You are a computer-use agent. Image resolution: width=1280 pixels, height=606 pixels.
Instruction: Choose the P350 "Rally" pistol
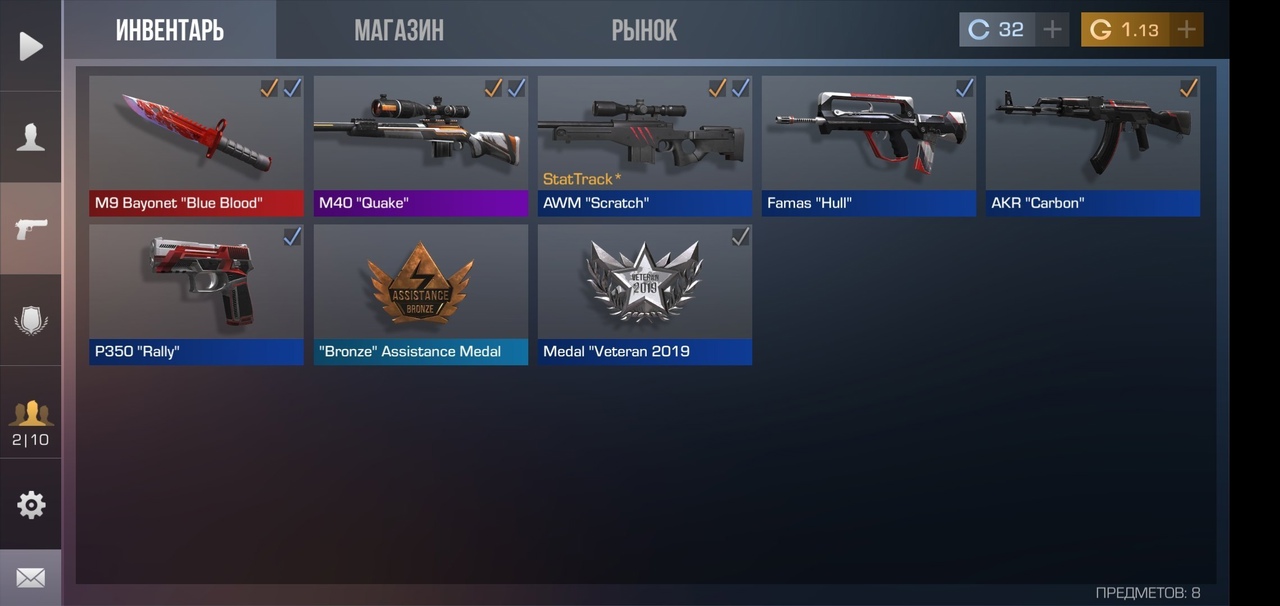click(196, 294)
